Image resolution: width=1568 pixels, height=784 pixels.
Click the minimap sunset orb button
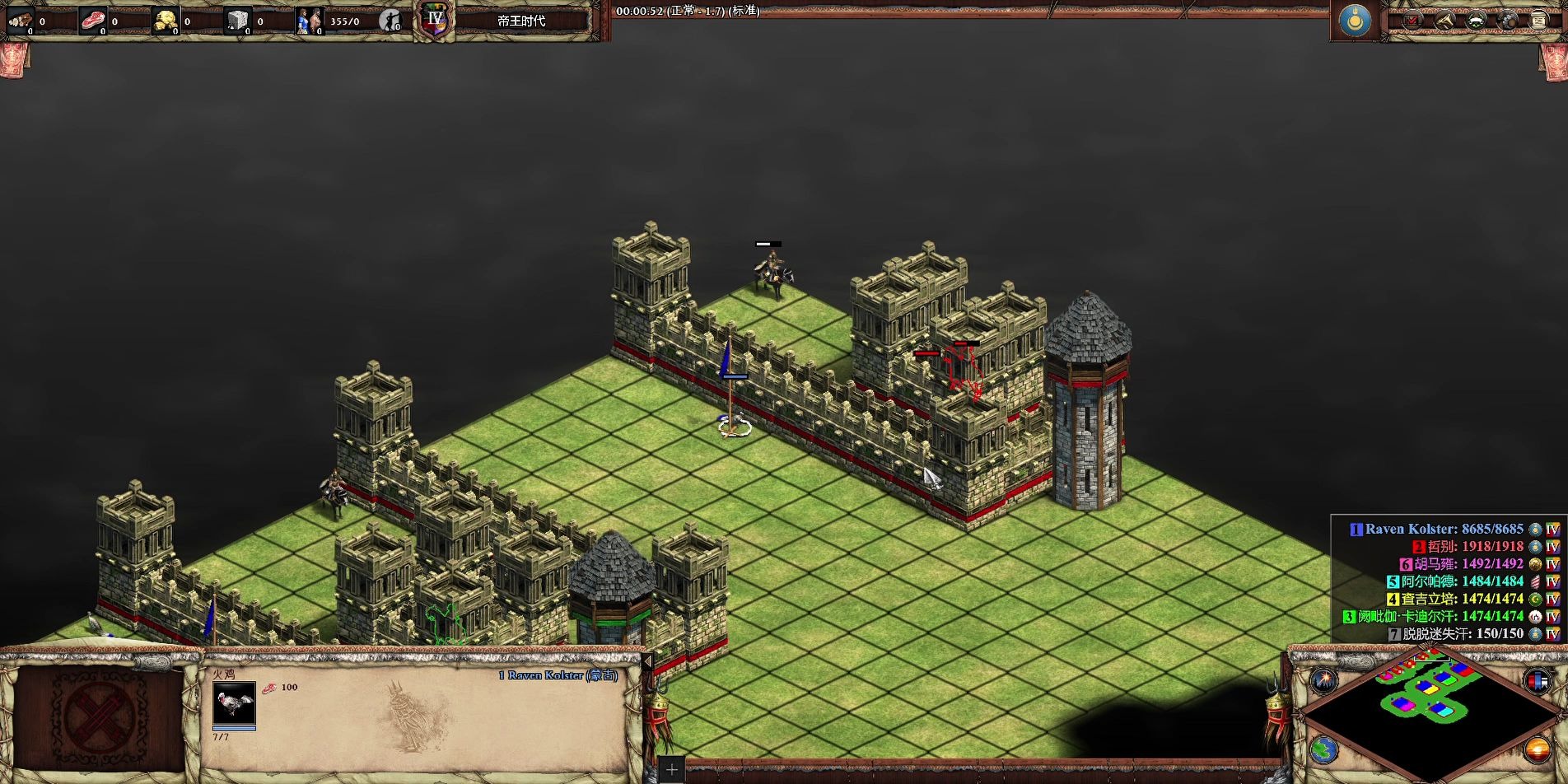click(x=1537, y=749)
